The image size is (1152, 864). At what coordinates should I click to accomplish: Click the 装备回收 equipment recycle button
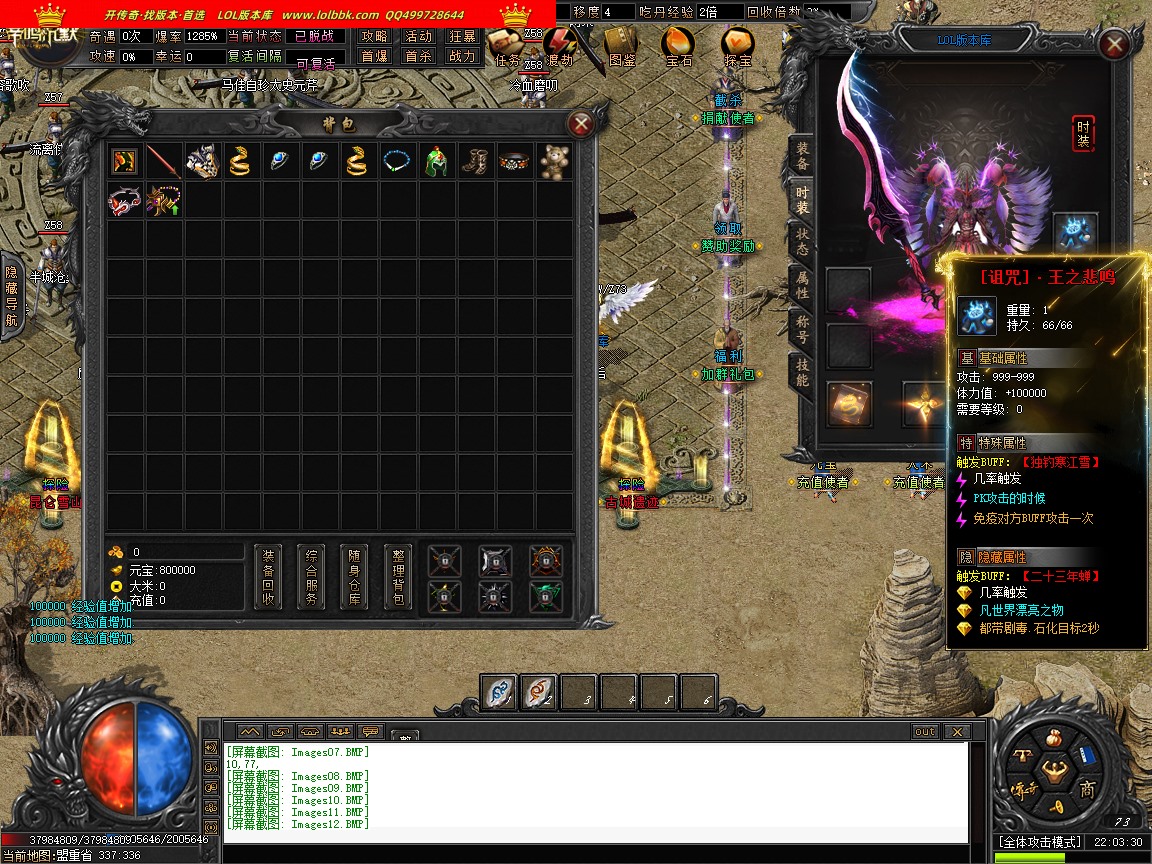tap(268, 577)
